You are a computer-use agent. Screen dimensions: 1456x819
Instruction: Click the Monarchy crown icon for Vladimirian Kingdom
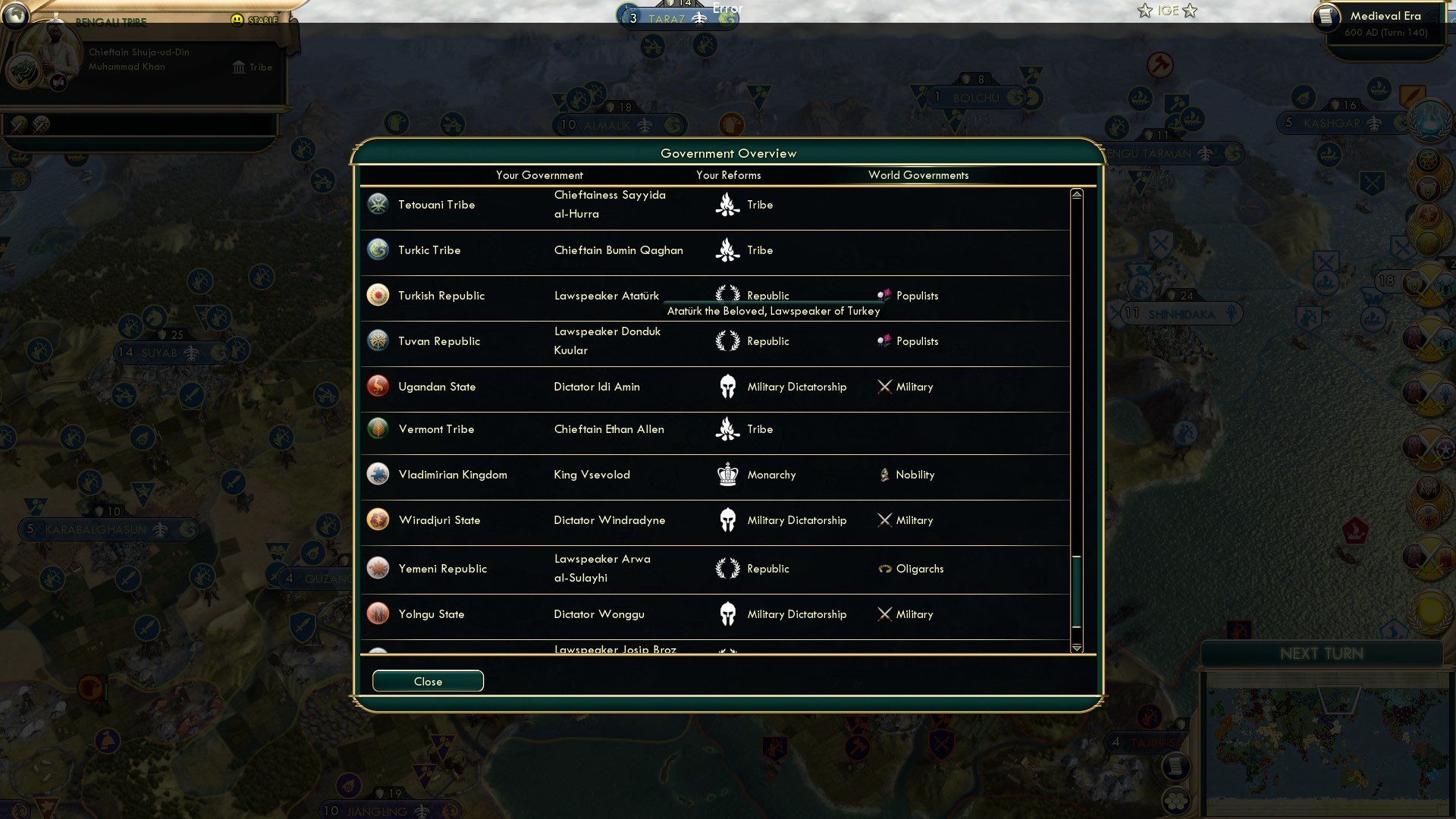click(727, 475)
